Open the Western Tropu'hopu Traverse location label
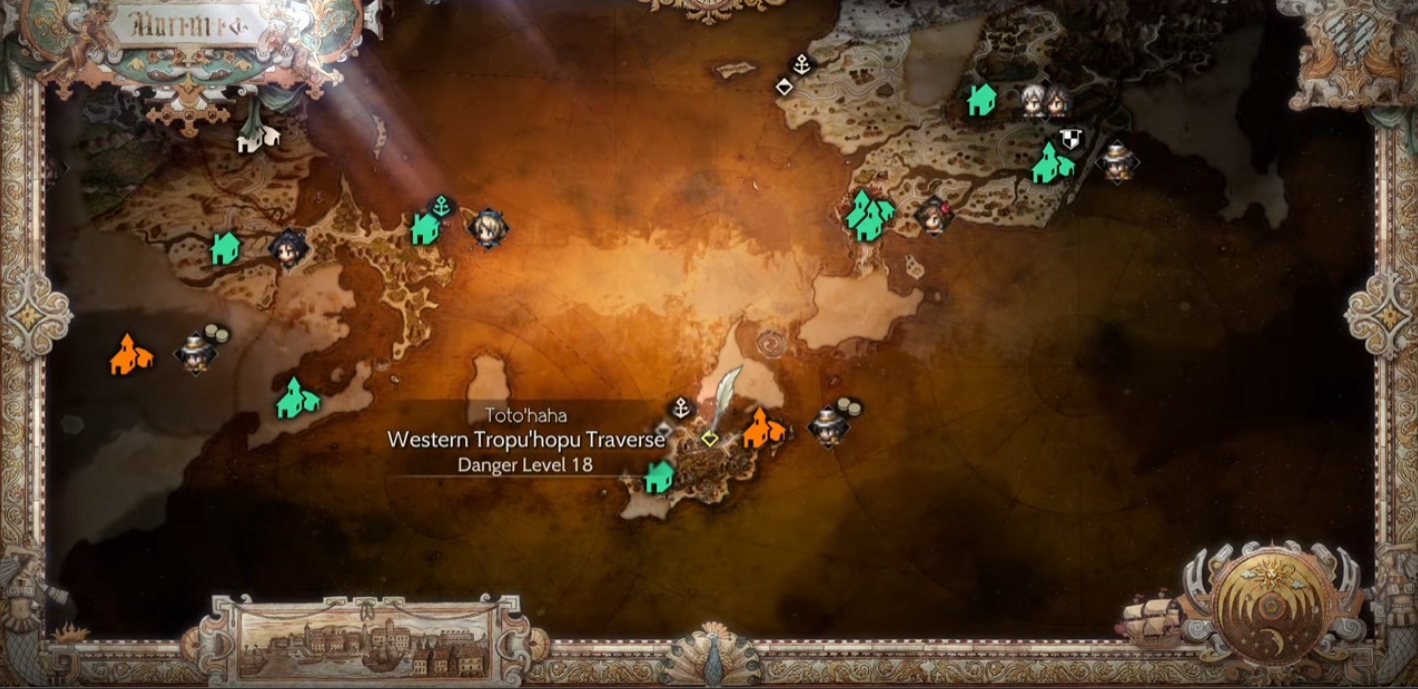The image size is (1418, 689). click(x=526, y=439)
